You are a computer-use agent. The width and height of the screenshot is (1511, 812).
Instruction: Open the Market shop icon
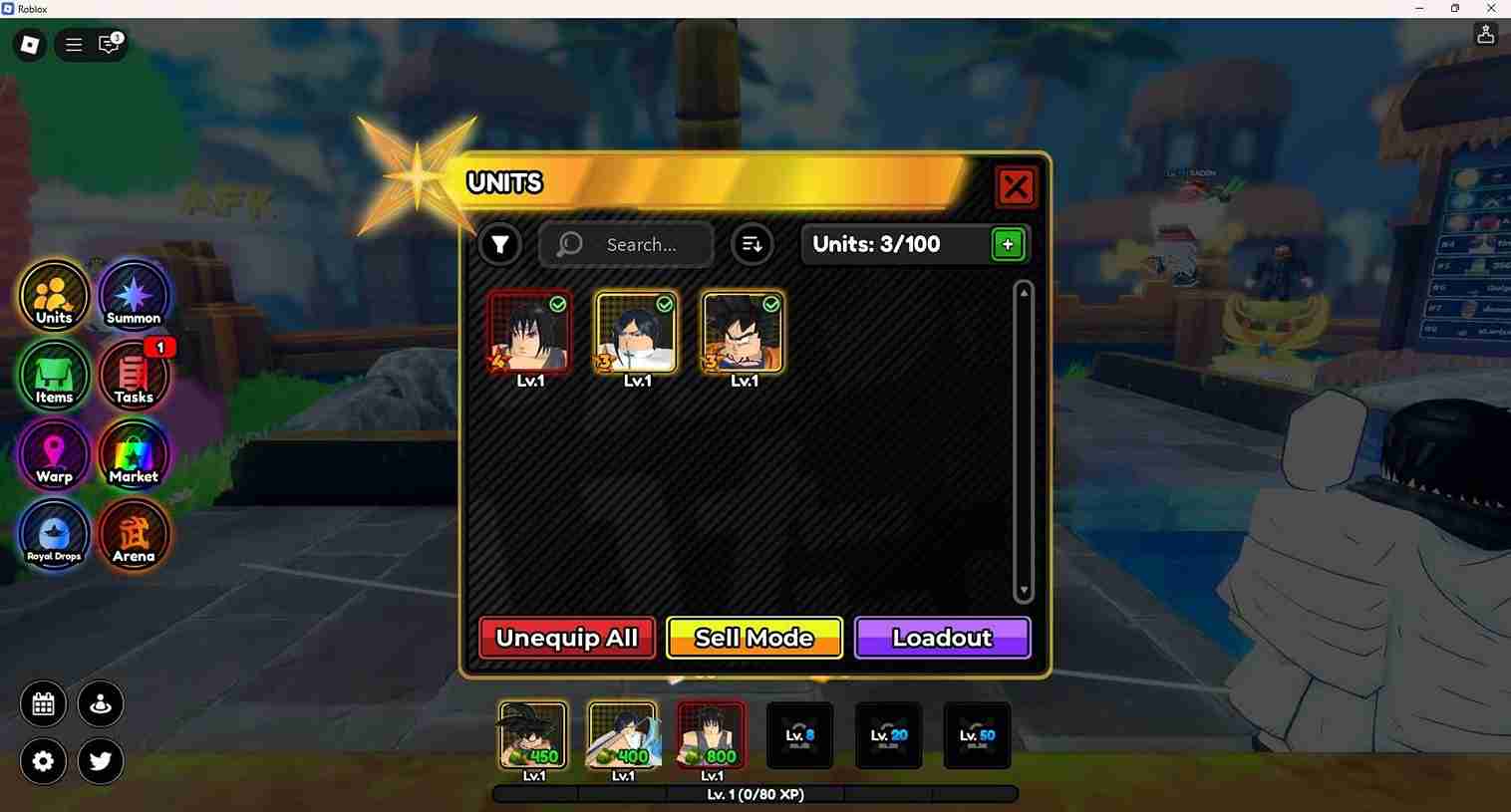134,455
